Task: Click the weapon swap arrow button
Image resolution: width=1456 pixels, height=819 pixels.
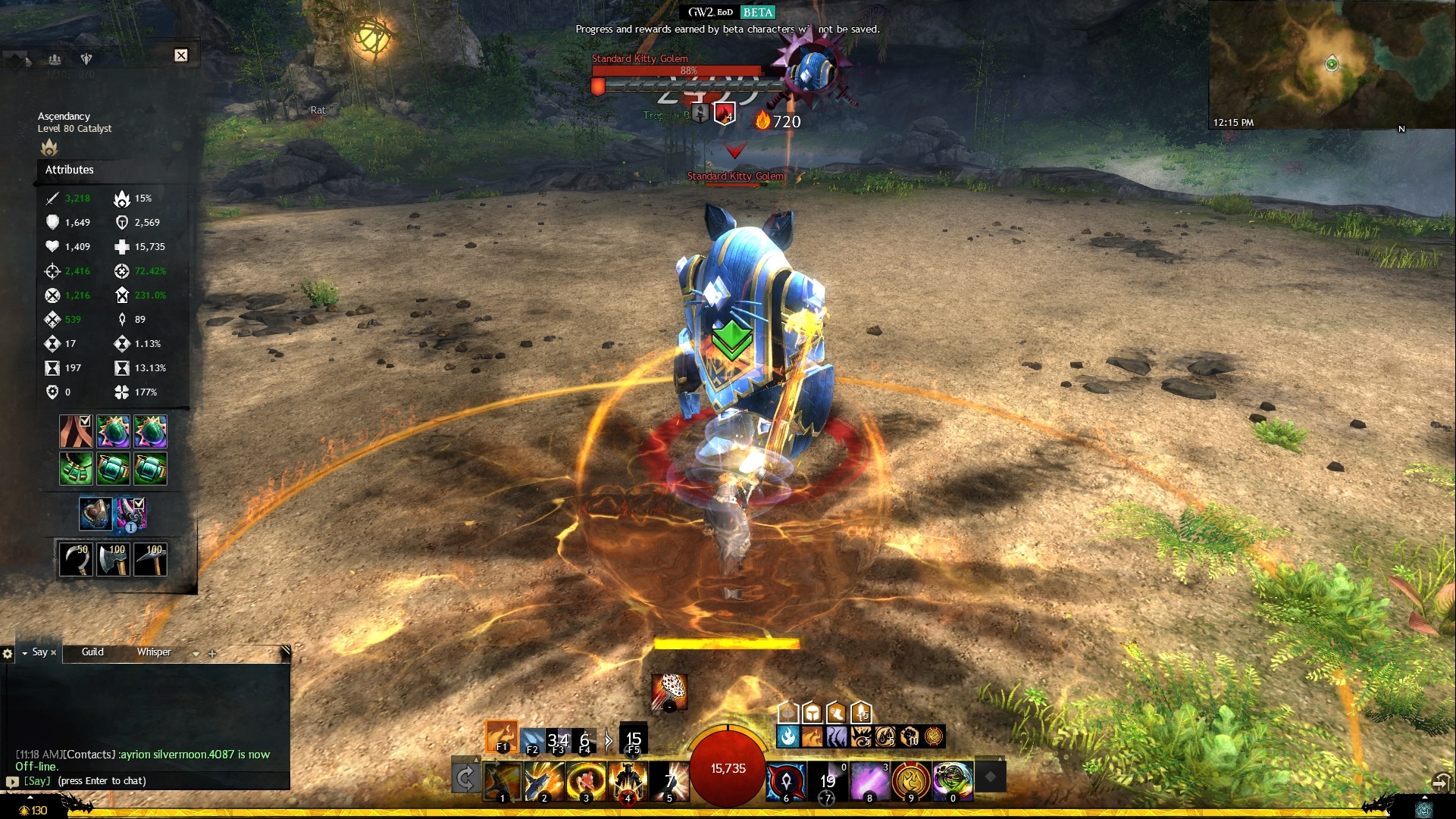Action: (x=465, y=778)
